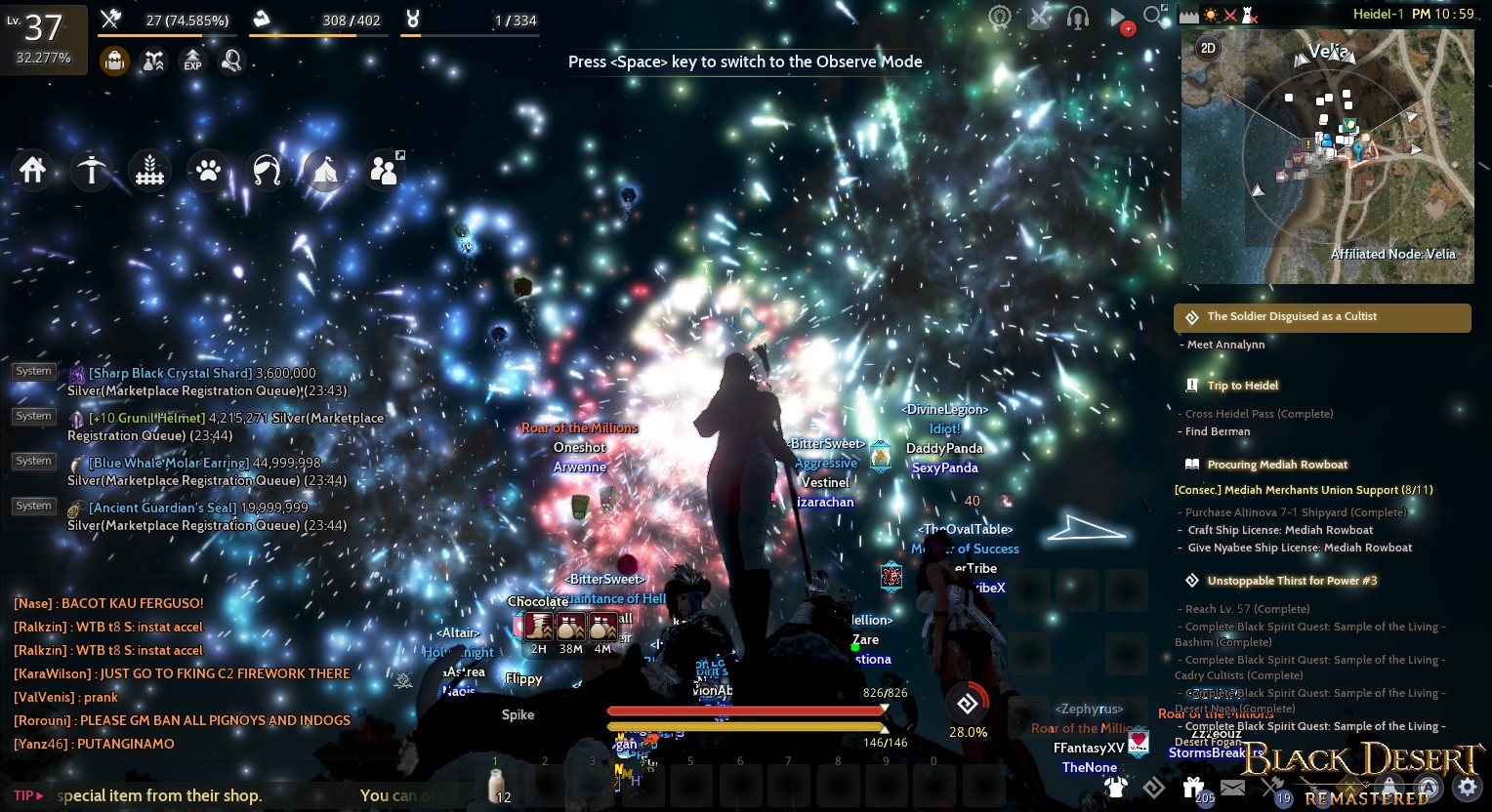This screenshot has height=812, width=1492.
Task: Toggle the weather sun indicator
Action: (1211, 15)
